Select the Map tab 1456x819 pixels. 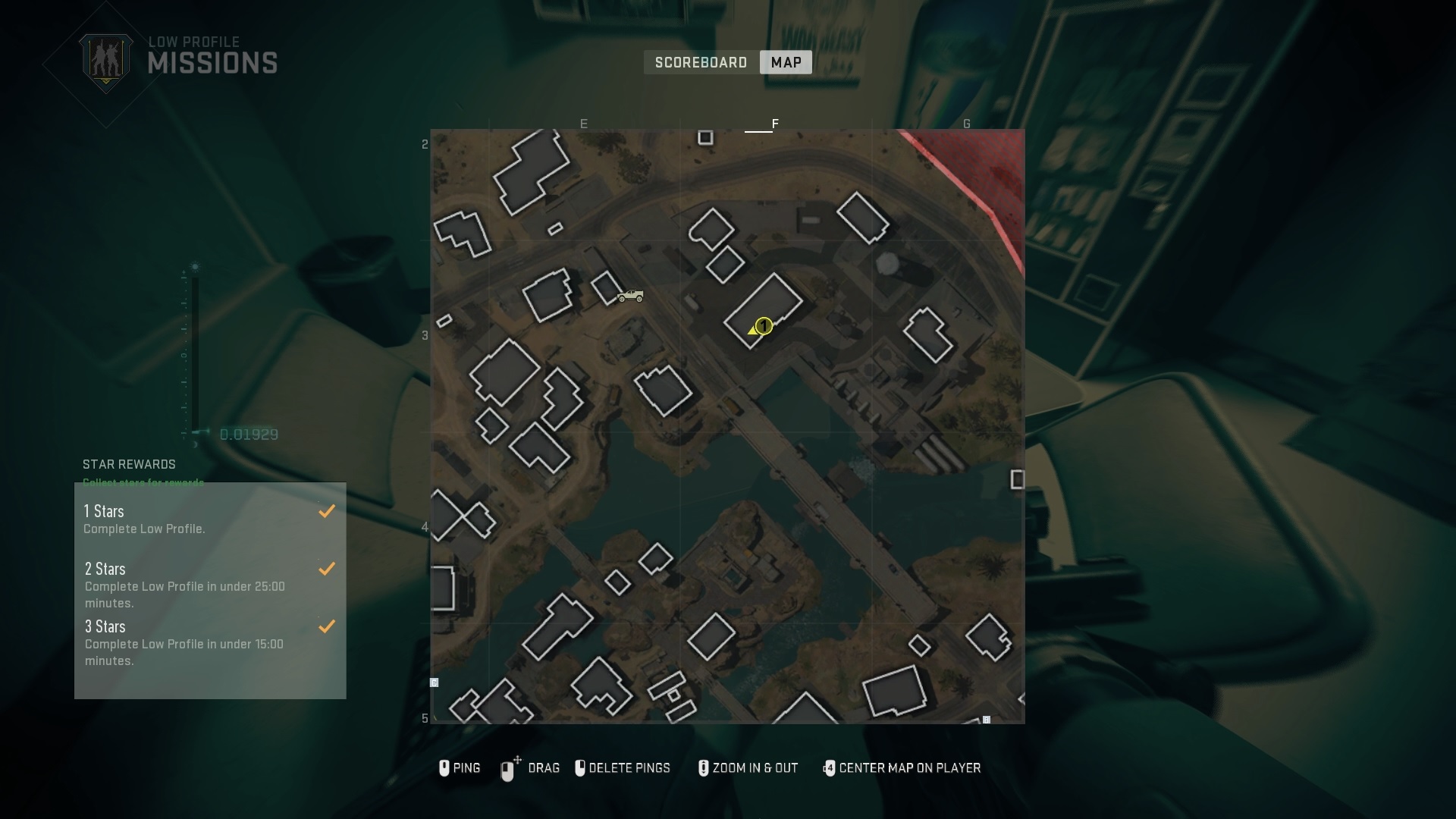(785, 62)
